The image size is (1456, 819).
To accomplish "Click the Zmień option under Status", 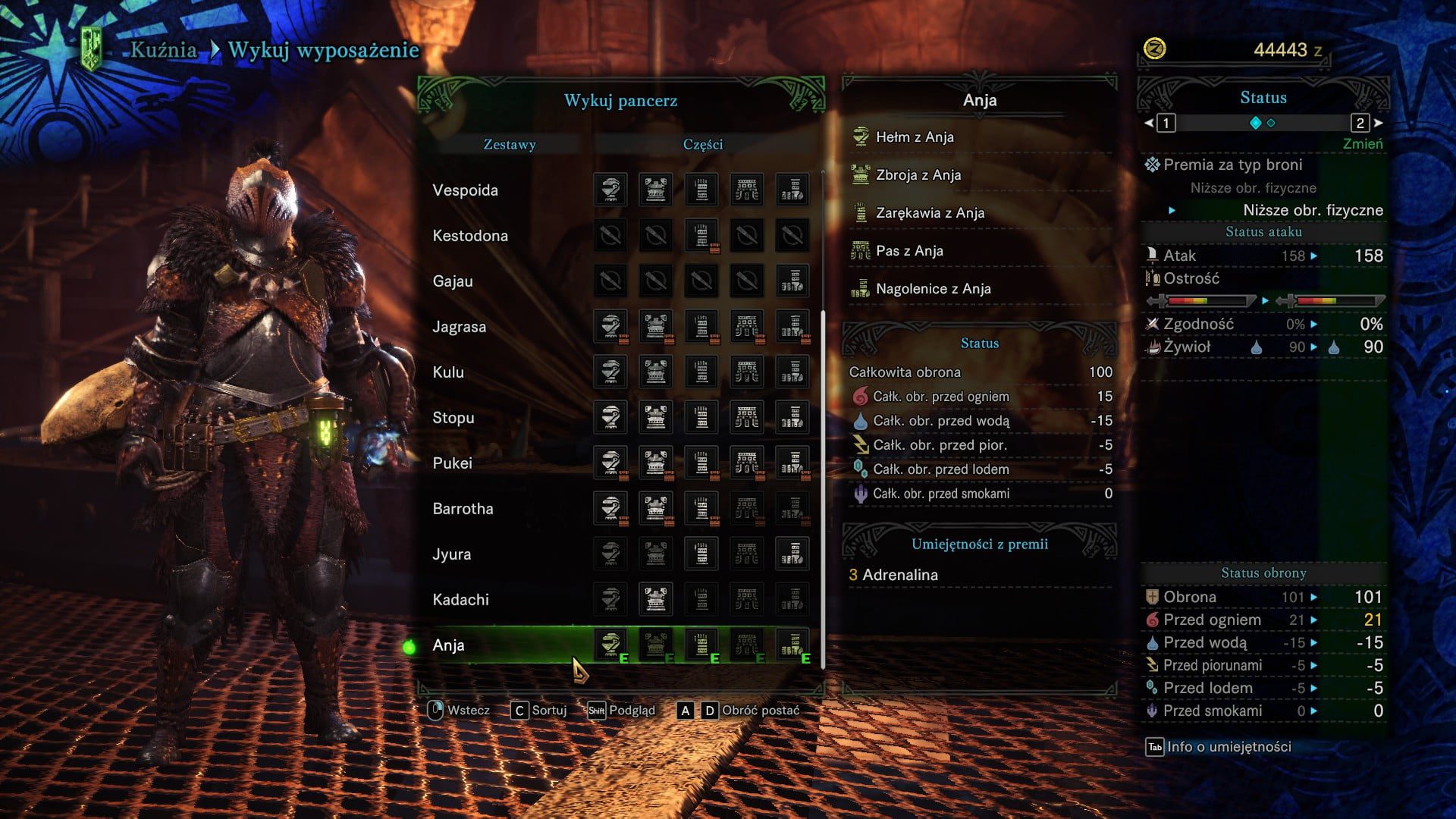I will click(x=1363, y=144).
